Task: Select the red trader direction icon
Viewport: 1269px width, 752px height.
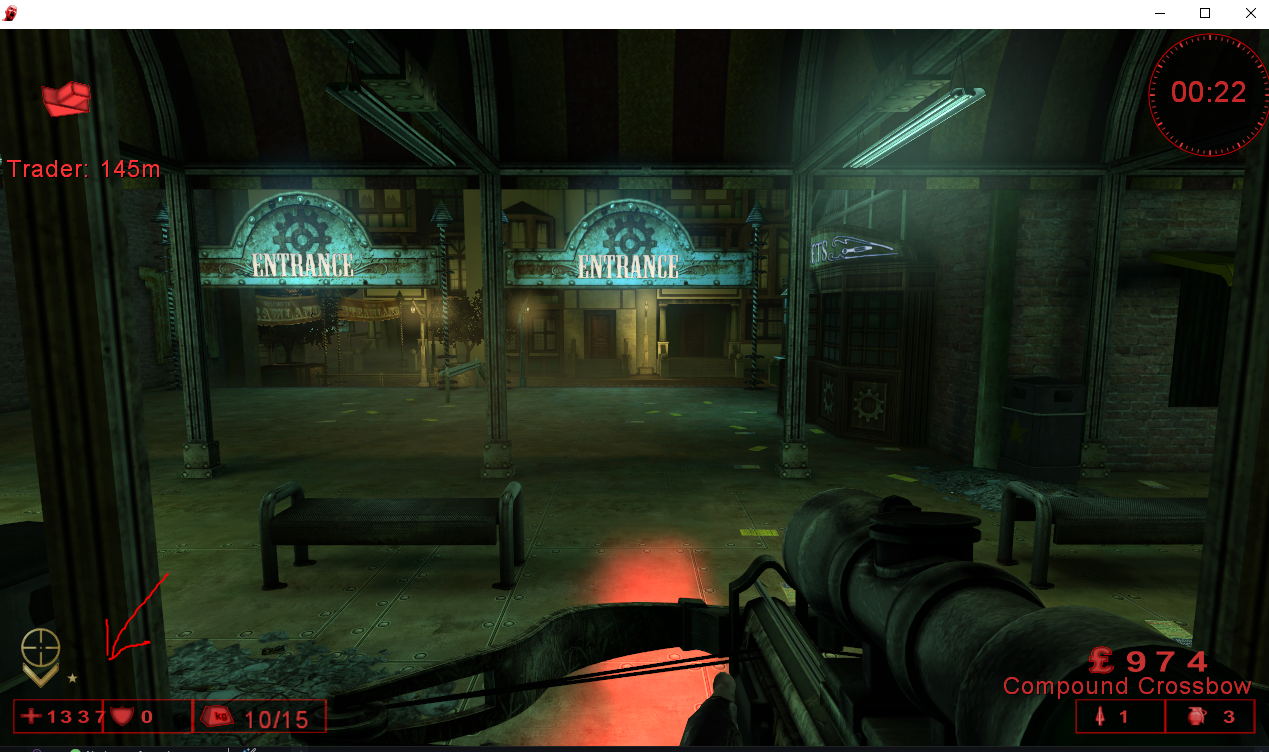Action: (66, 98)
